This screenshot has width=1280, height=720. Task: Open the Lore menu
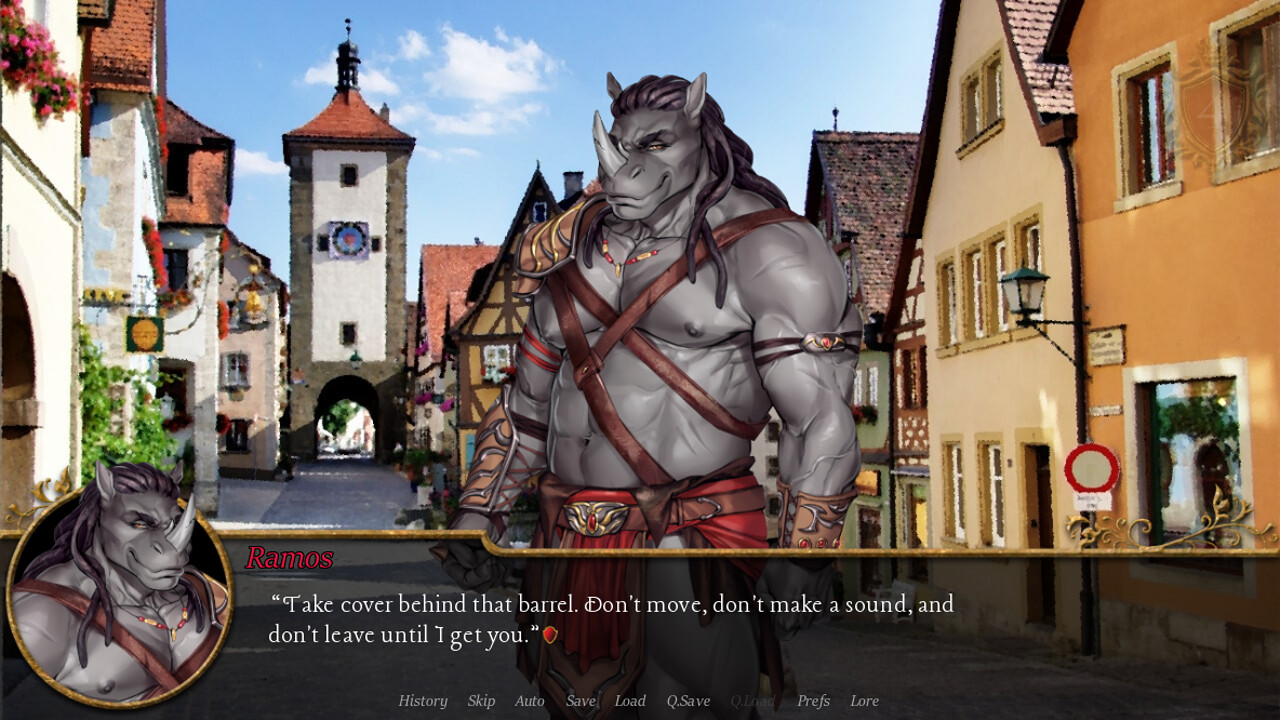coord(866,701)
